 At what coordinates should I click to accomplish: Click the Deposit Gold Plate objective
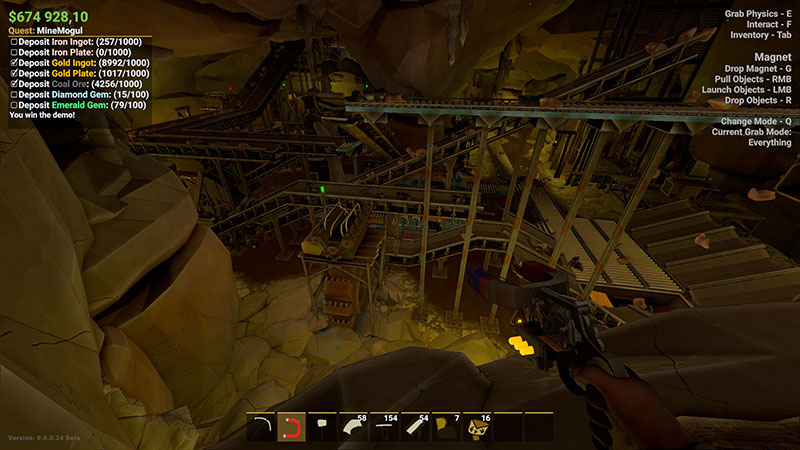coord(80,74)
